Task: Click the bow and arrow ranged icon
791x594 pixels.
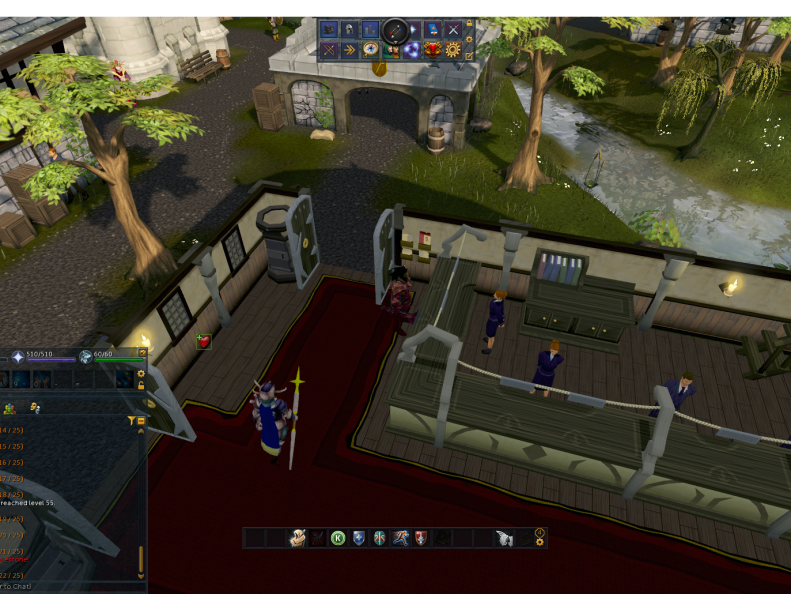Action: point(329,49)
